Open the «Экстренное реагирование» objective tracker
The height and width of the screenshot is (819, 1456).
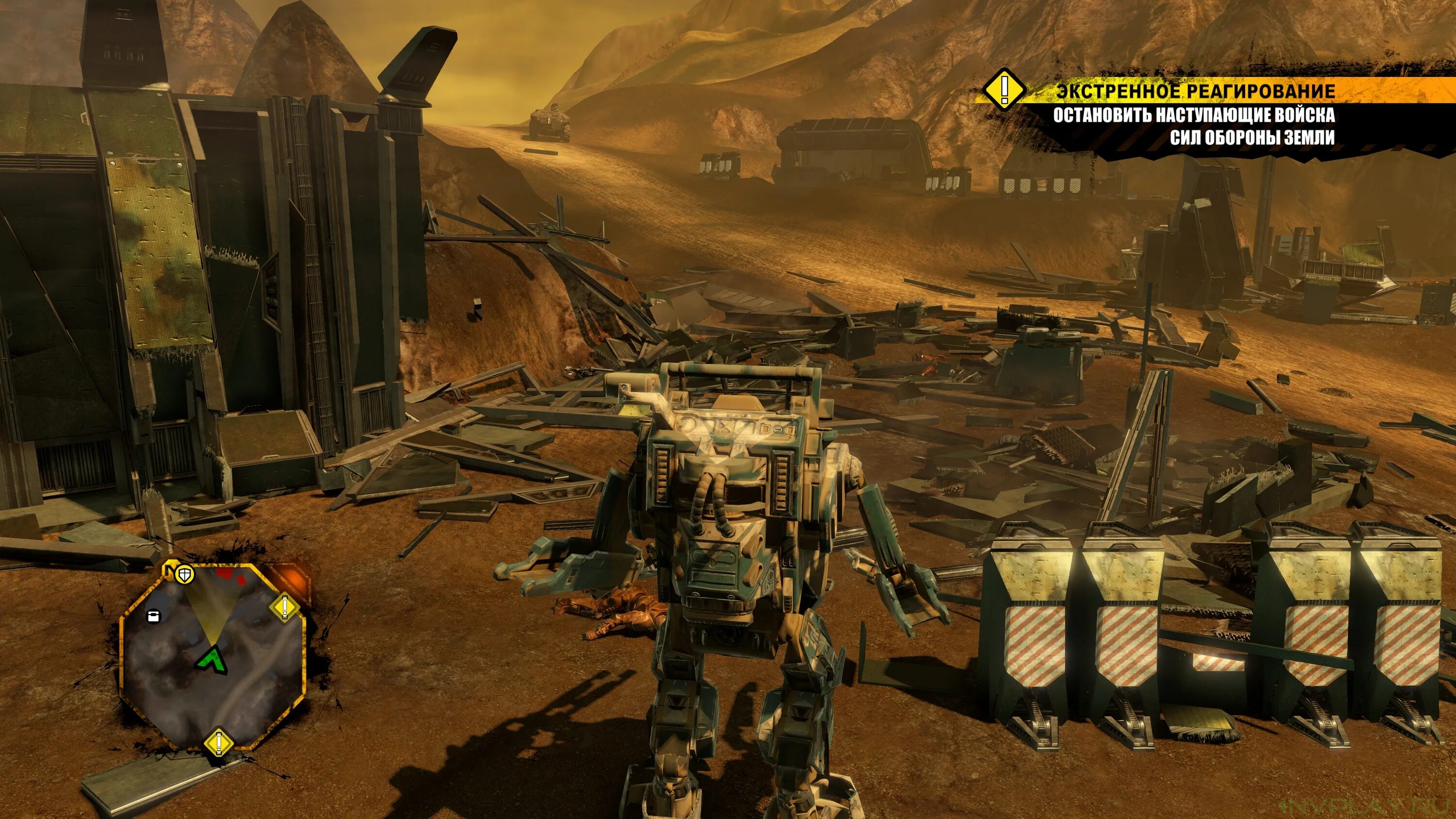(x=1195, y=91)
